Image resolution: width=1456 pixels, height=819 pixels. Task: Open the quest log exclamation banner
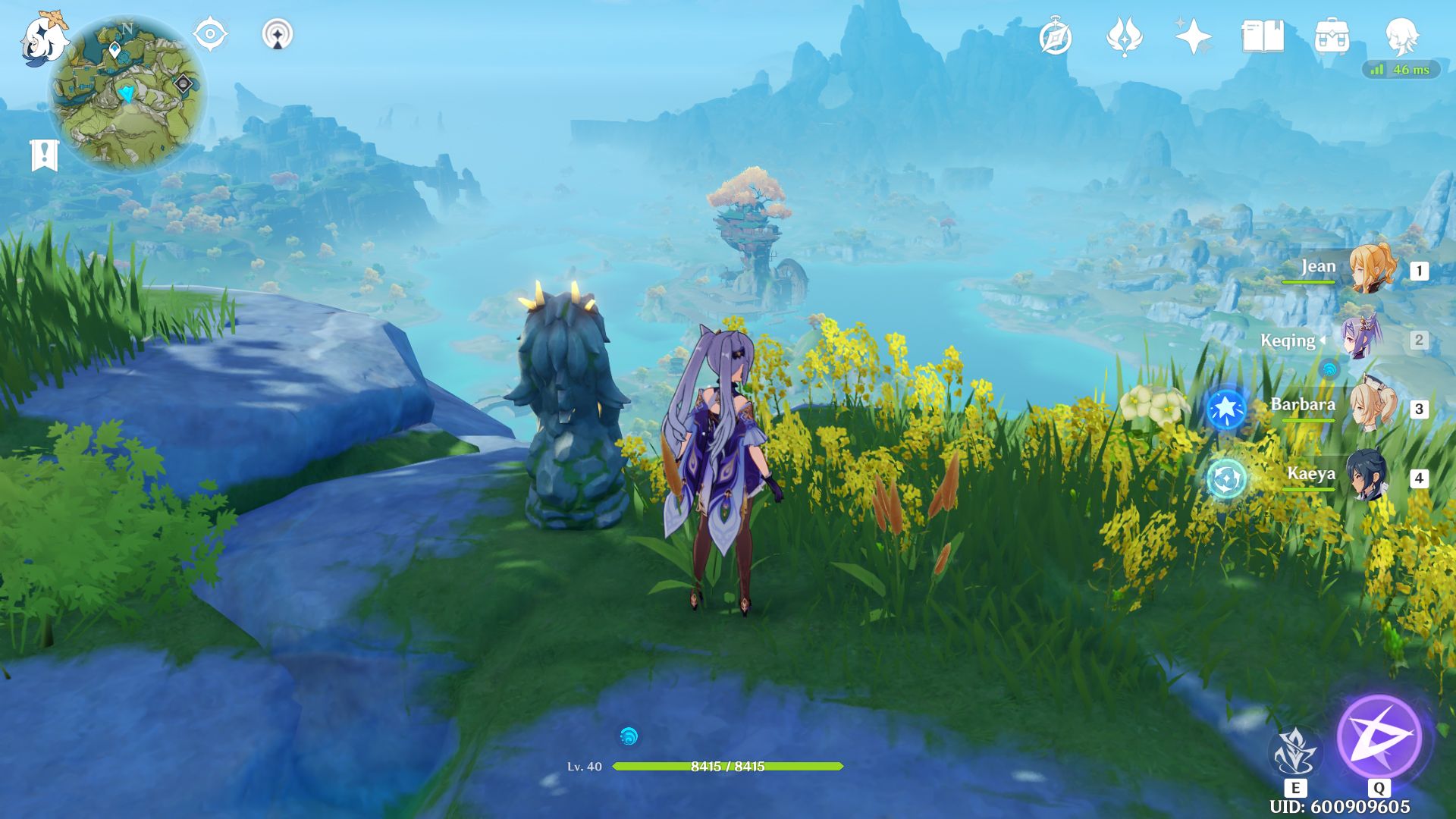tap(44, 155)
